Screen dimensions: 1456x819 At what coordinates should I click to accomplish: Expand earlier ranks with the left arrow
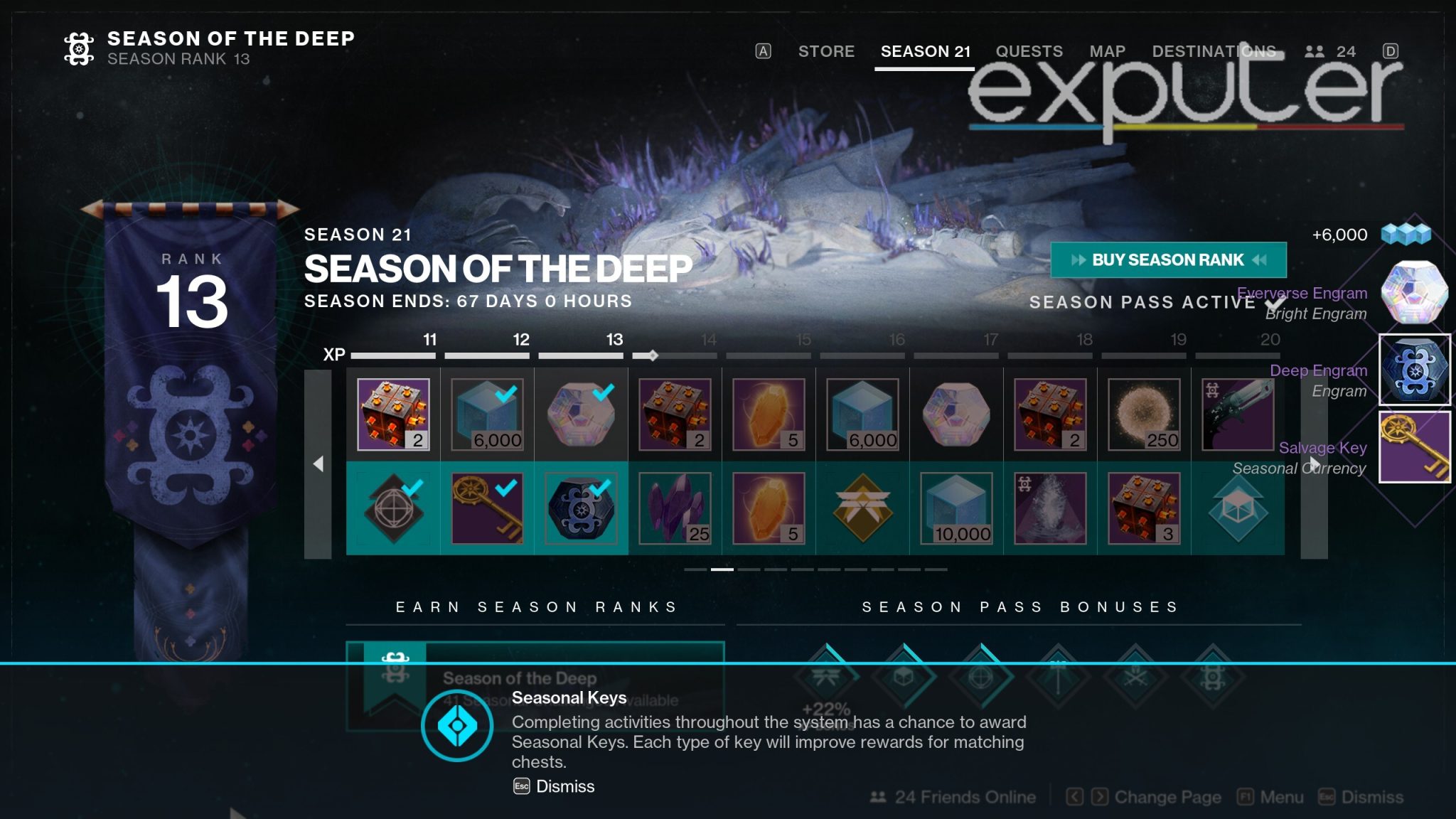tap(318, 462)
